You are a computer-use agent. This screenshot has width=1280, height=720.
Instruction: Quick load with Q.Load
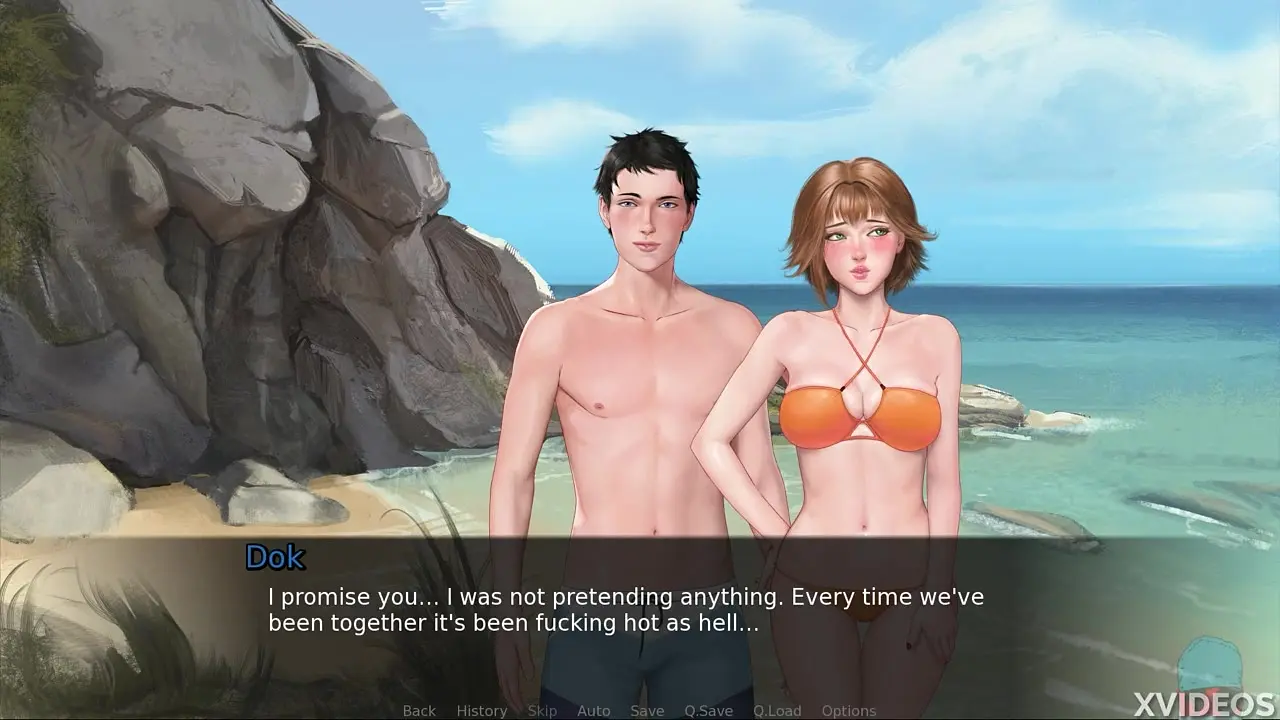777,711
